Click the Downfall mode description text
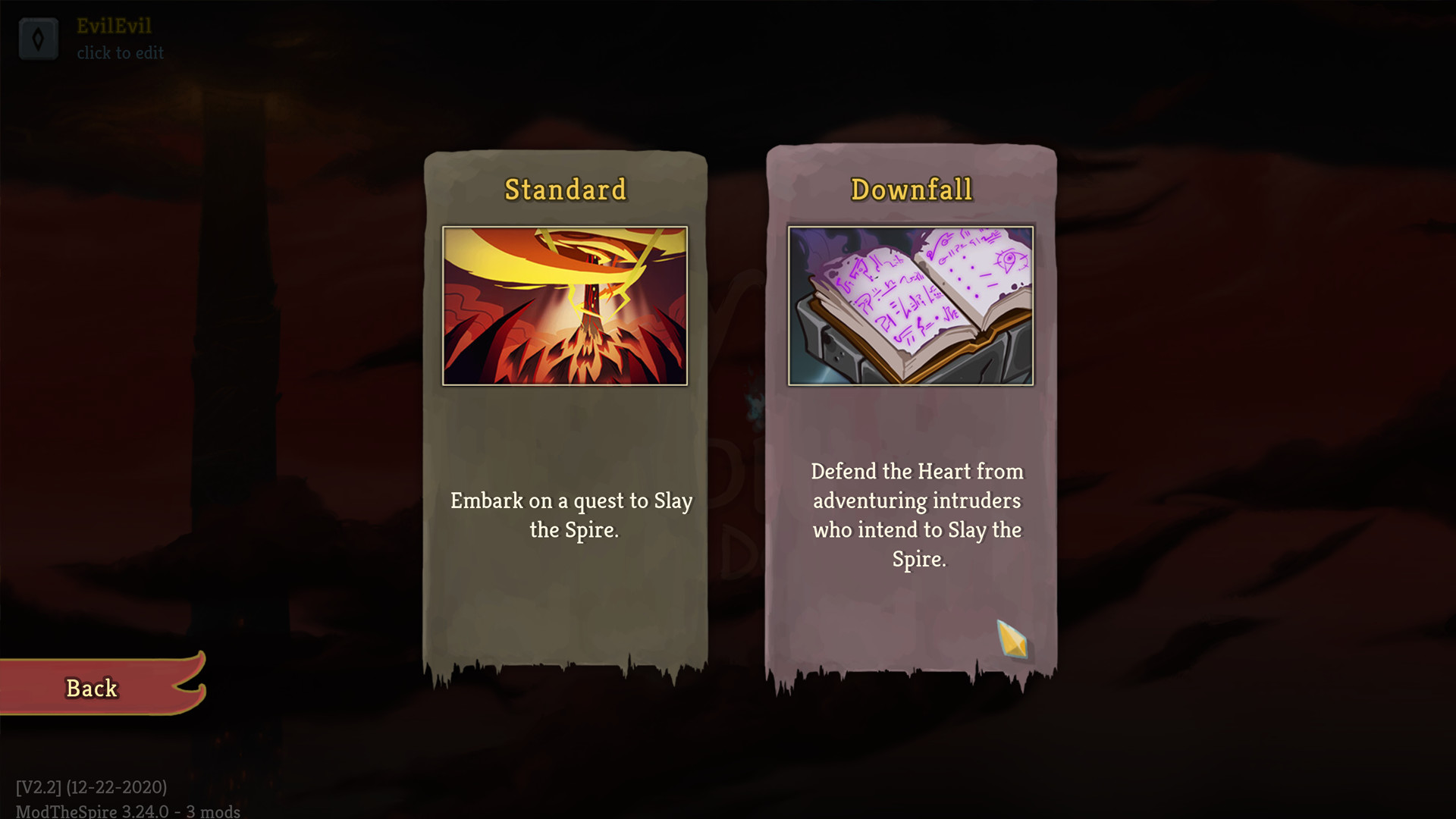Screen dimensions: 1456x819 tap(918, 516)
